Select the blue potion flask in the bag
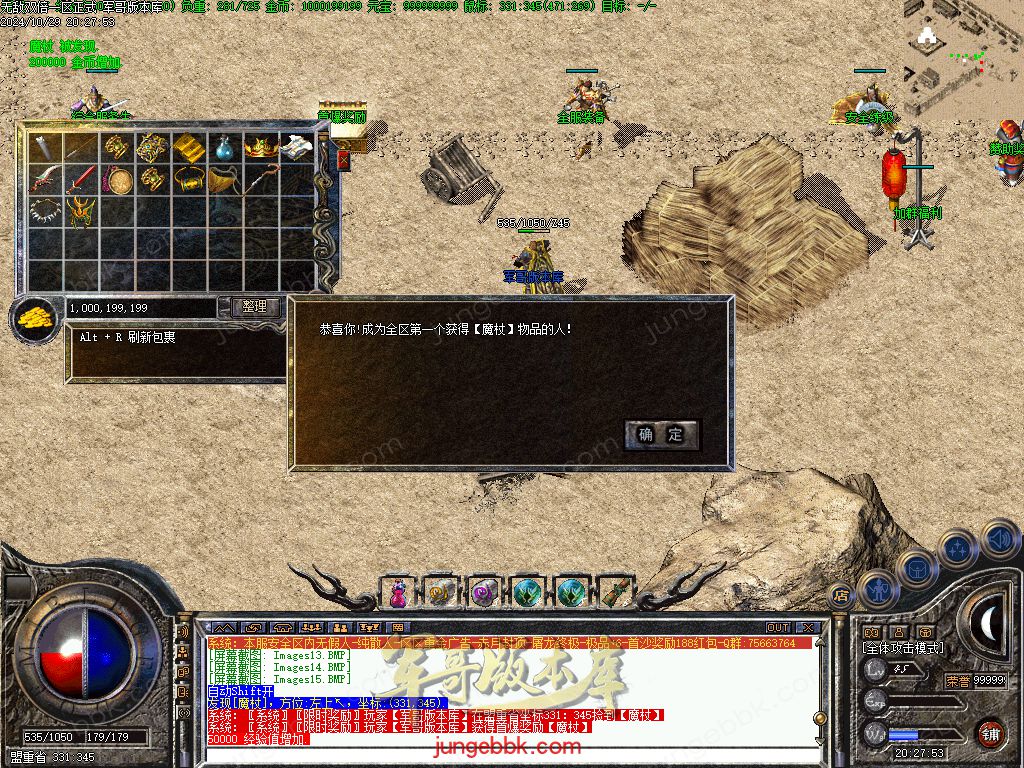The height and width of the screenshot is (768, 1024). tap(224, 148)
